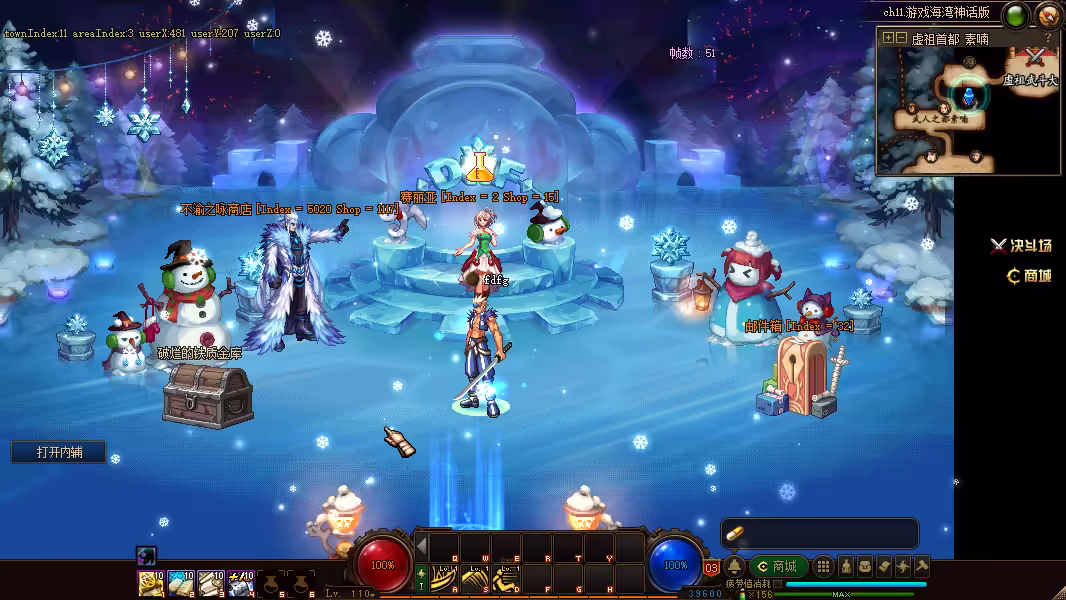The width and height of the screenshot is (1066, 600).
Task: Toggle the 疲劳值消耗 checkbox
Action: [x=778, y=584]
